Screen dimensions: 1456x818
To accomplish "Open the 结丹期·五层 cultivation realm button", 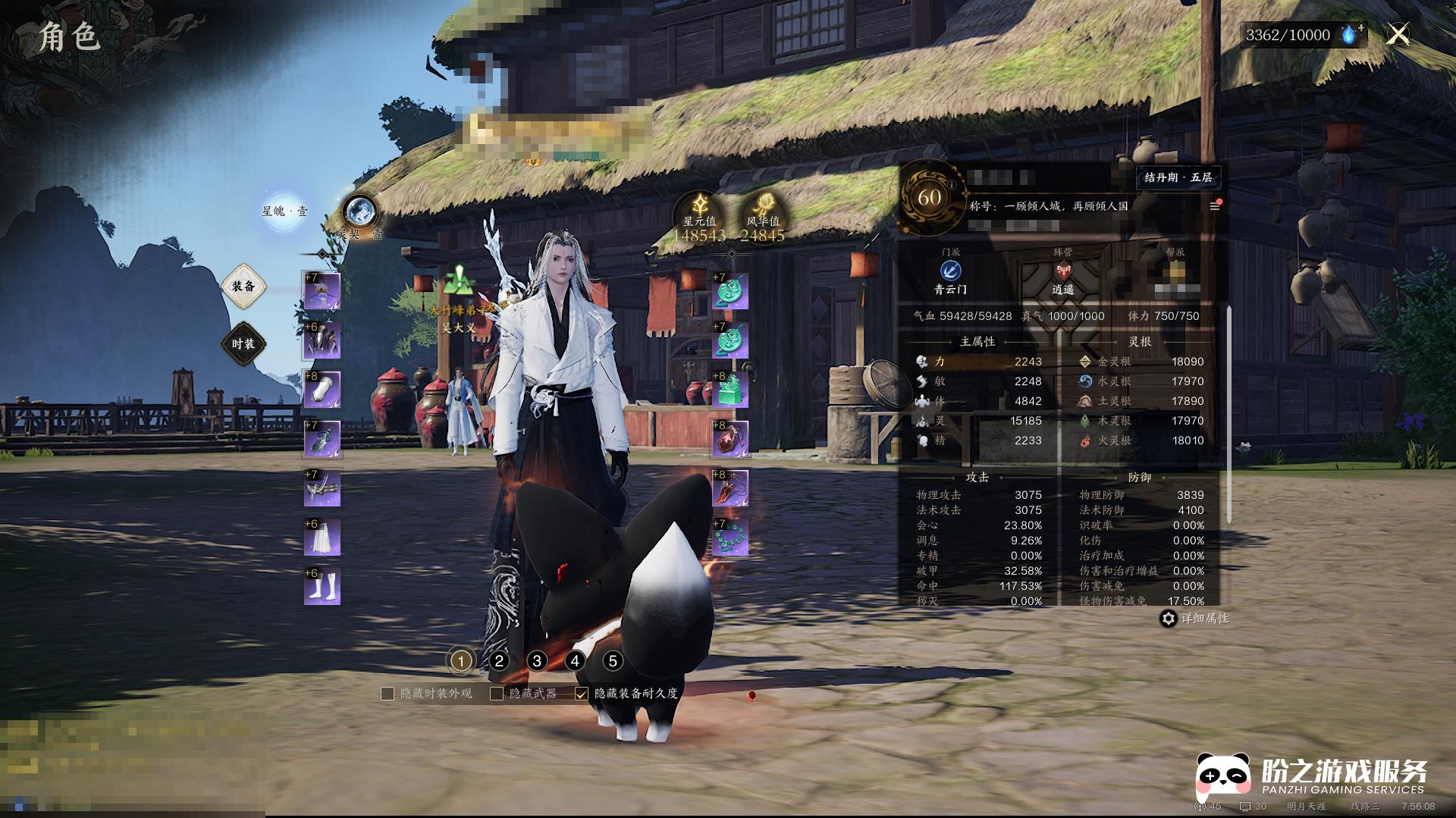I will 1178,177.
